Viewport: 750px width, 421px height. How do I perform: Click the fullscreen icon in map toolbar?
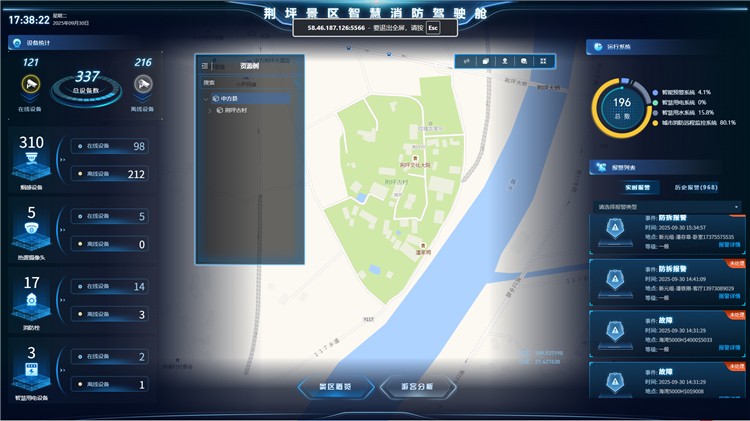tap(543, 61)
